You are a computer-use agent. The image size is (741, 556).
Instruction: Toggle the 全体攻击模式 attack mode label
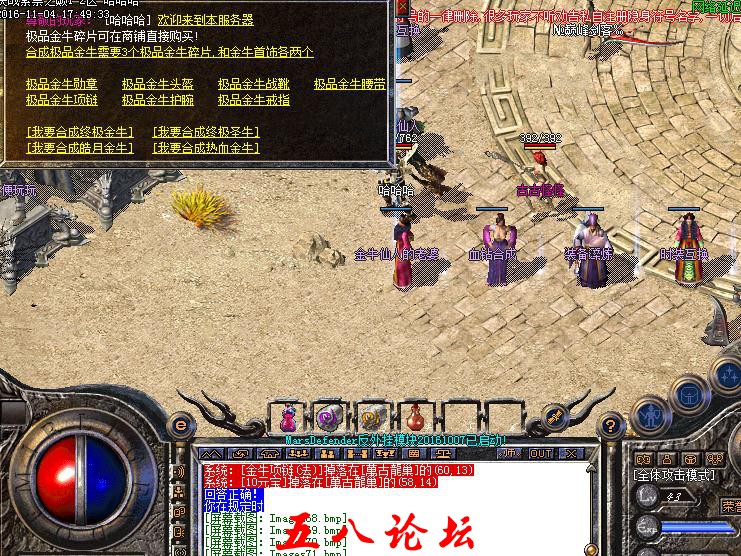click(x=675, y=476)
